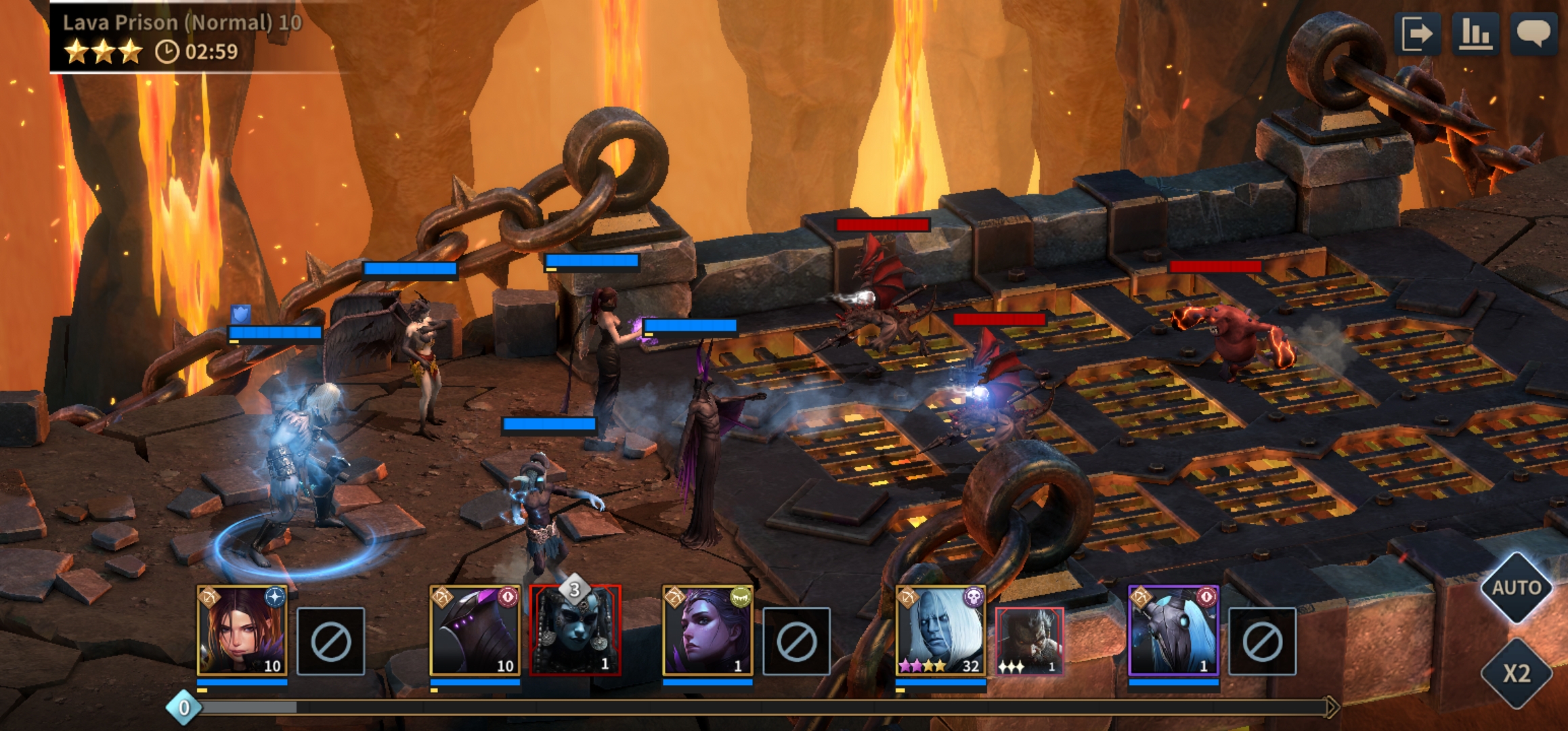Image resolution: width=1568 pixels, height=731 pixels.
Task: Select the red-haired heroine portrait
Action: 242,631
